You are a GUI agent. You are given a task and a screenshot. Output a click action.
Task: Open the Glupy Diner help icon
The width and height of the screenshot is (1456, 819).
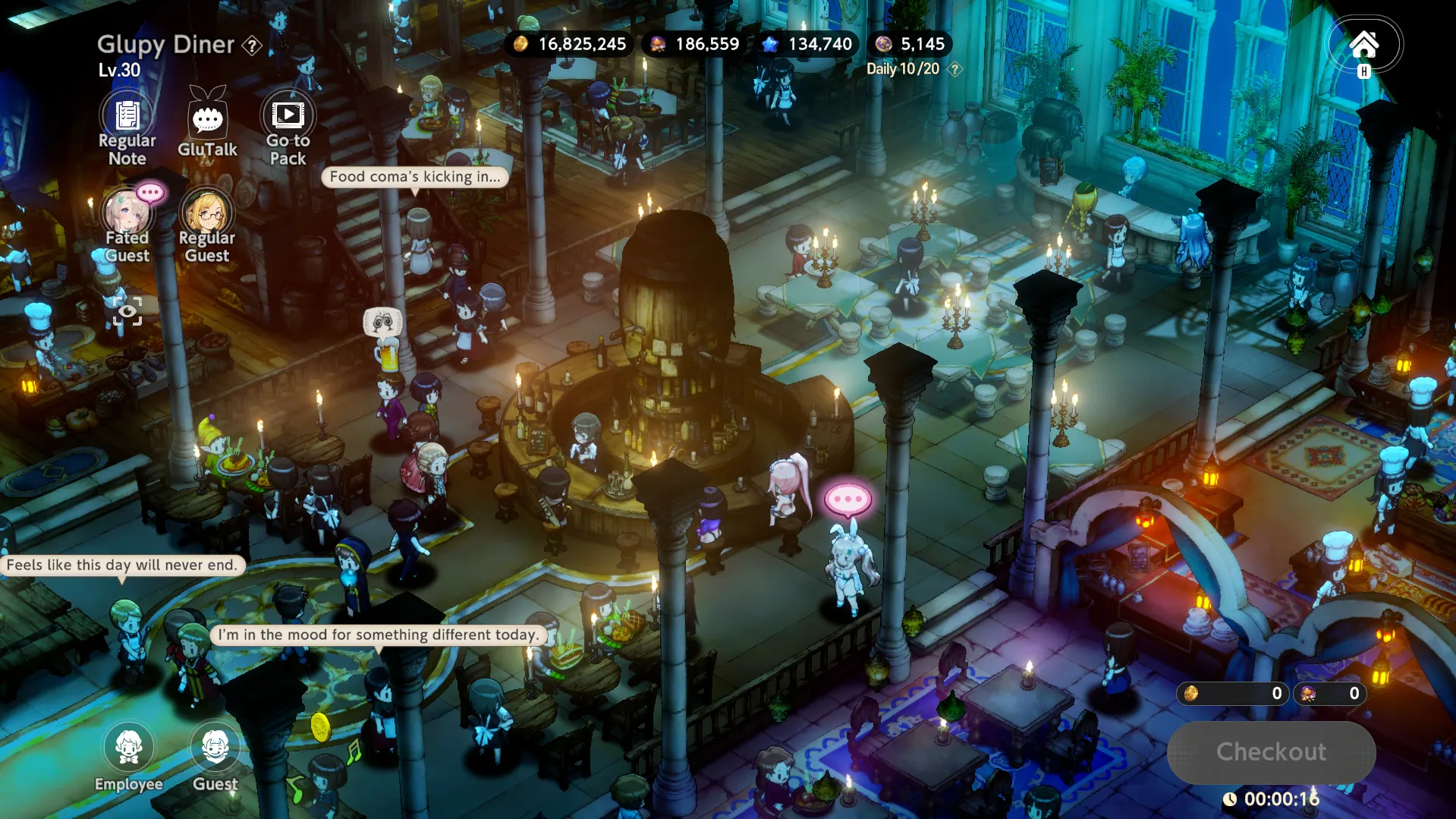pyautogui.click(x=252, y=46)
